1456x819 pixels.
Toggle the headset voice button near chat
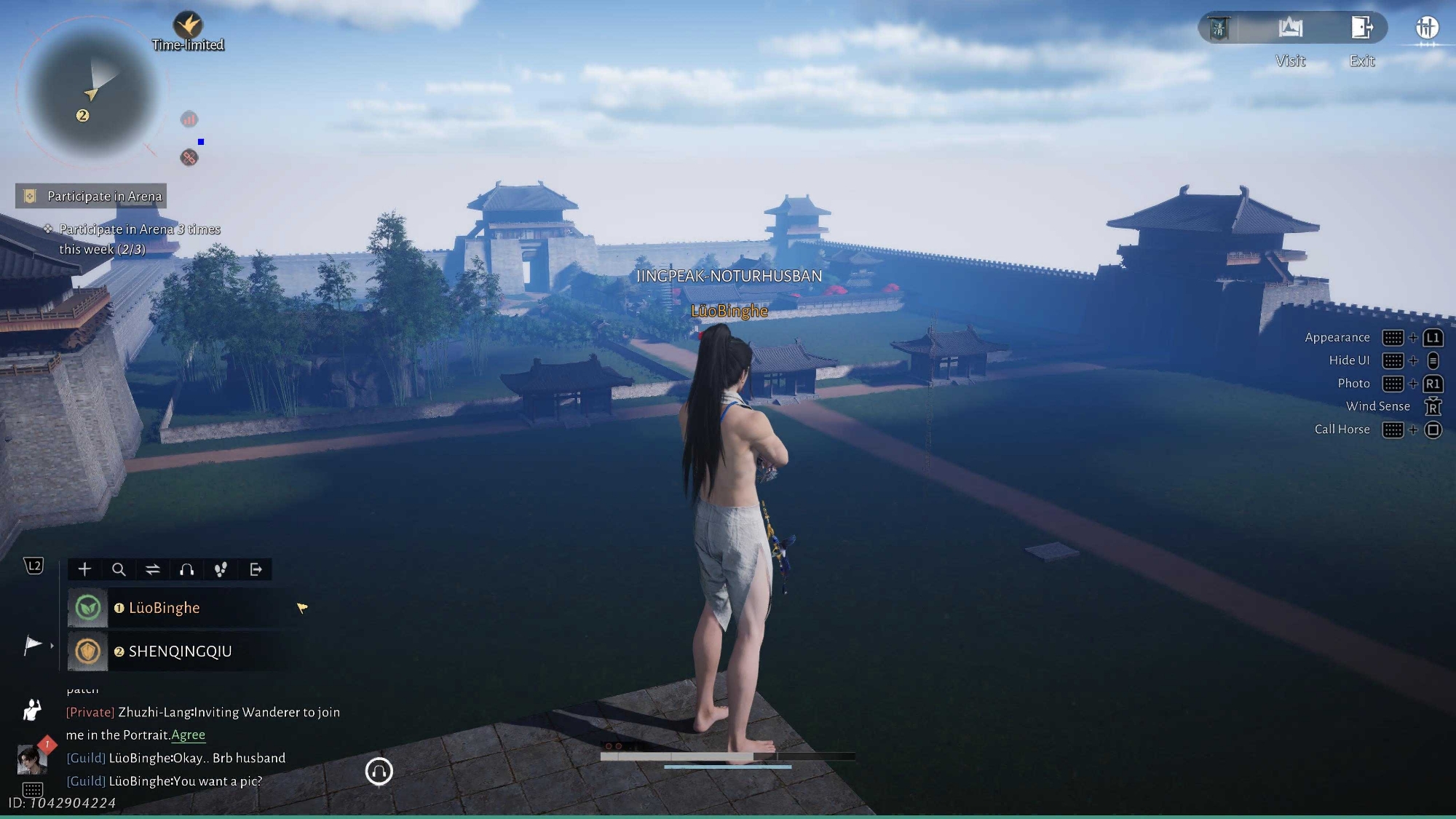pos(379,771)
